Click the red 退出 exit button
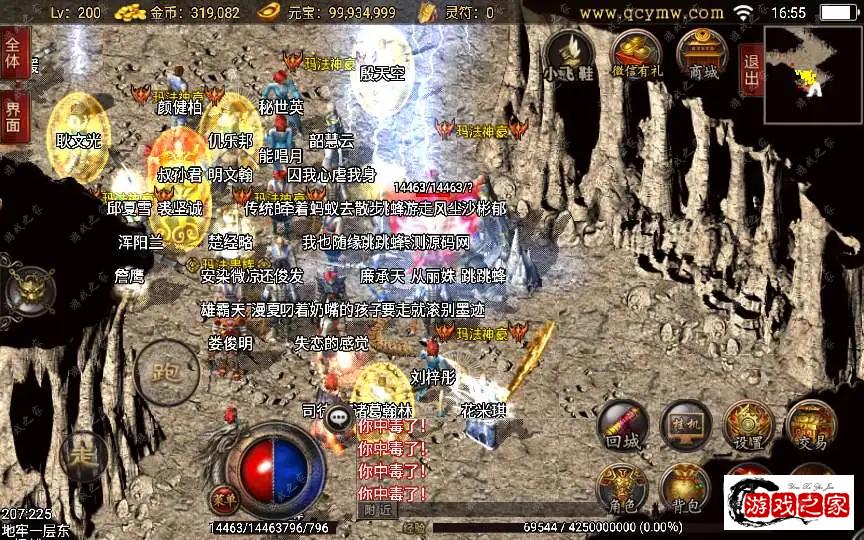The image size is (864, 540). (x=751, y=68)
